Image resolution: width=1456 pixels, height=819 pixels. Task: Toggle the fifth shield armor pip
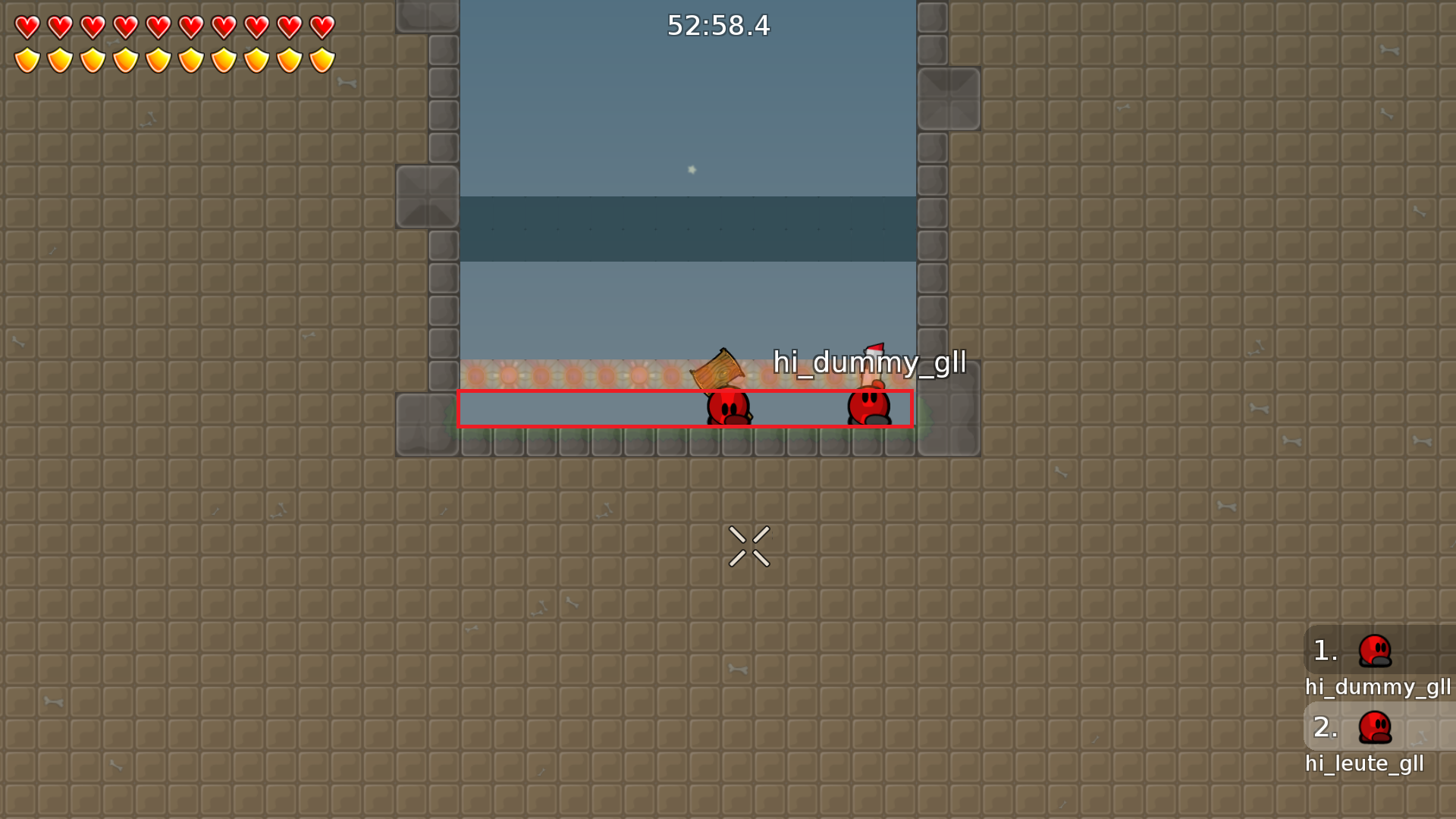coord(158,59)
